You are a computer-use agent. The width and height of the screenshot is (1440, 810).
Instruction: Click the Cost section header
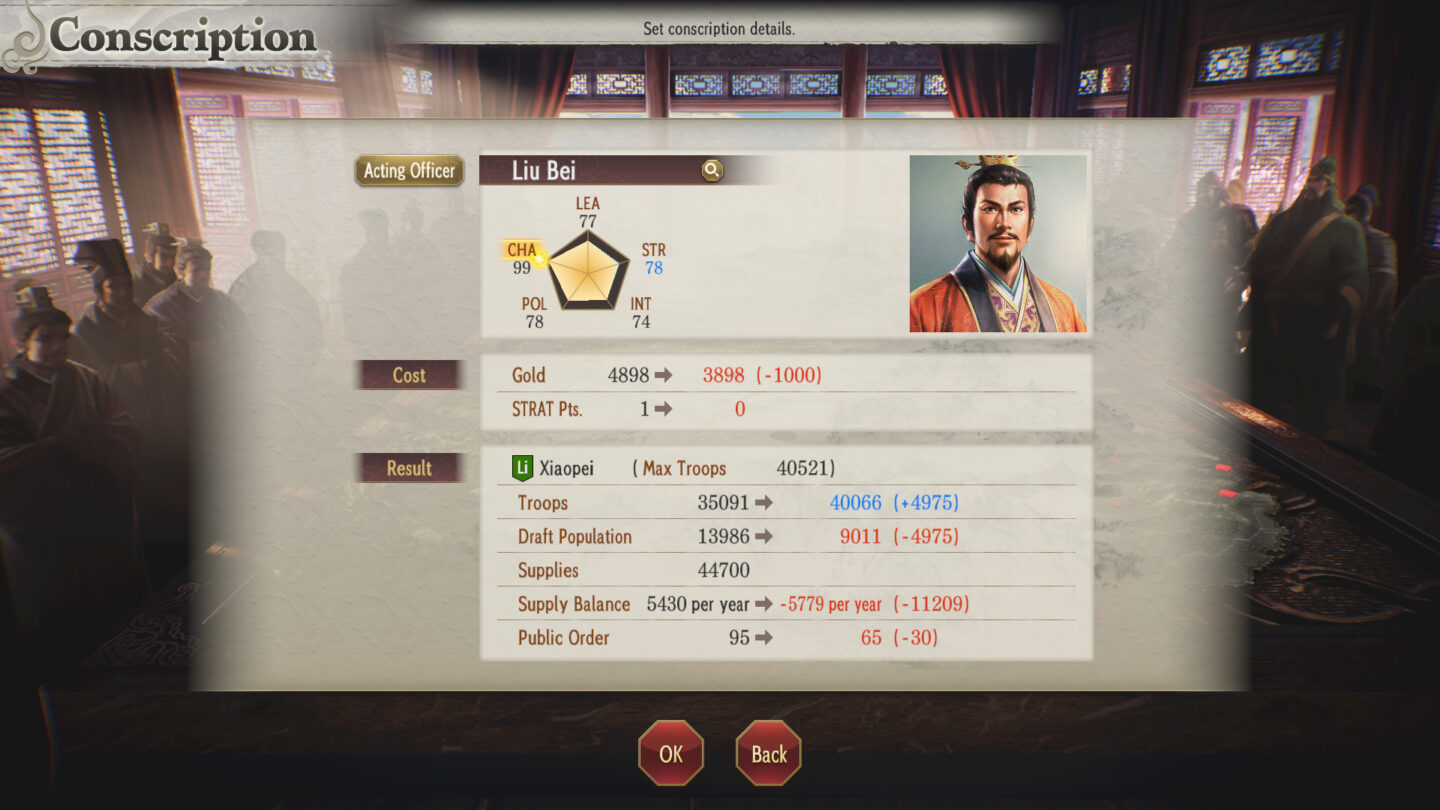pos(409,376)
